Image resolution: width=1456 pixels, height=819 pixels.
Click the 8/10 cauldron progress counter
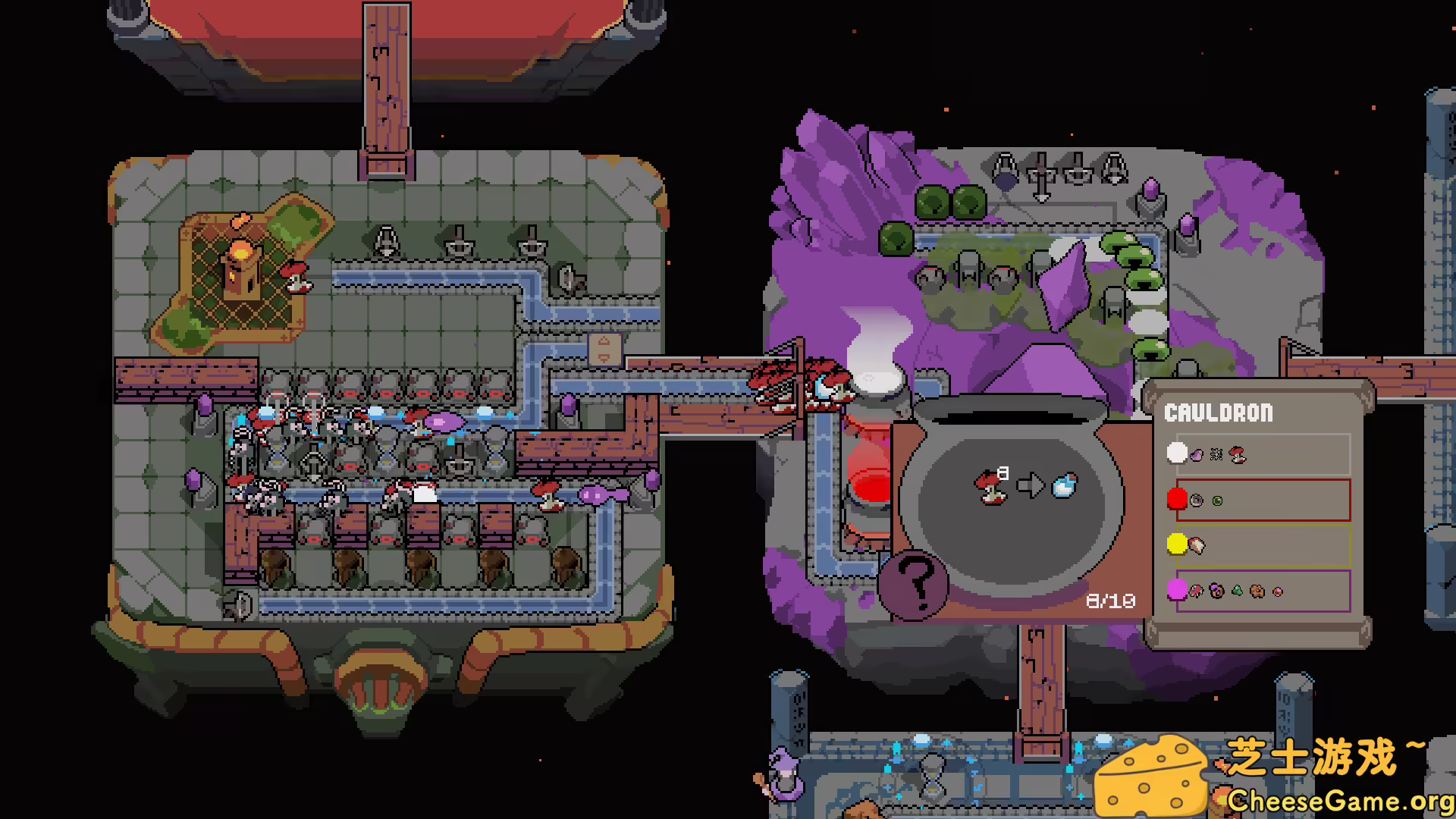[1112, 599]
